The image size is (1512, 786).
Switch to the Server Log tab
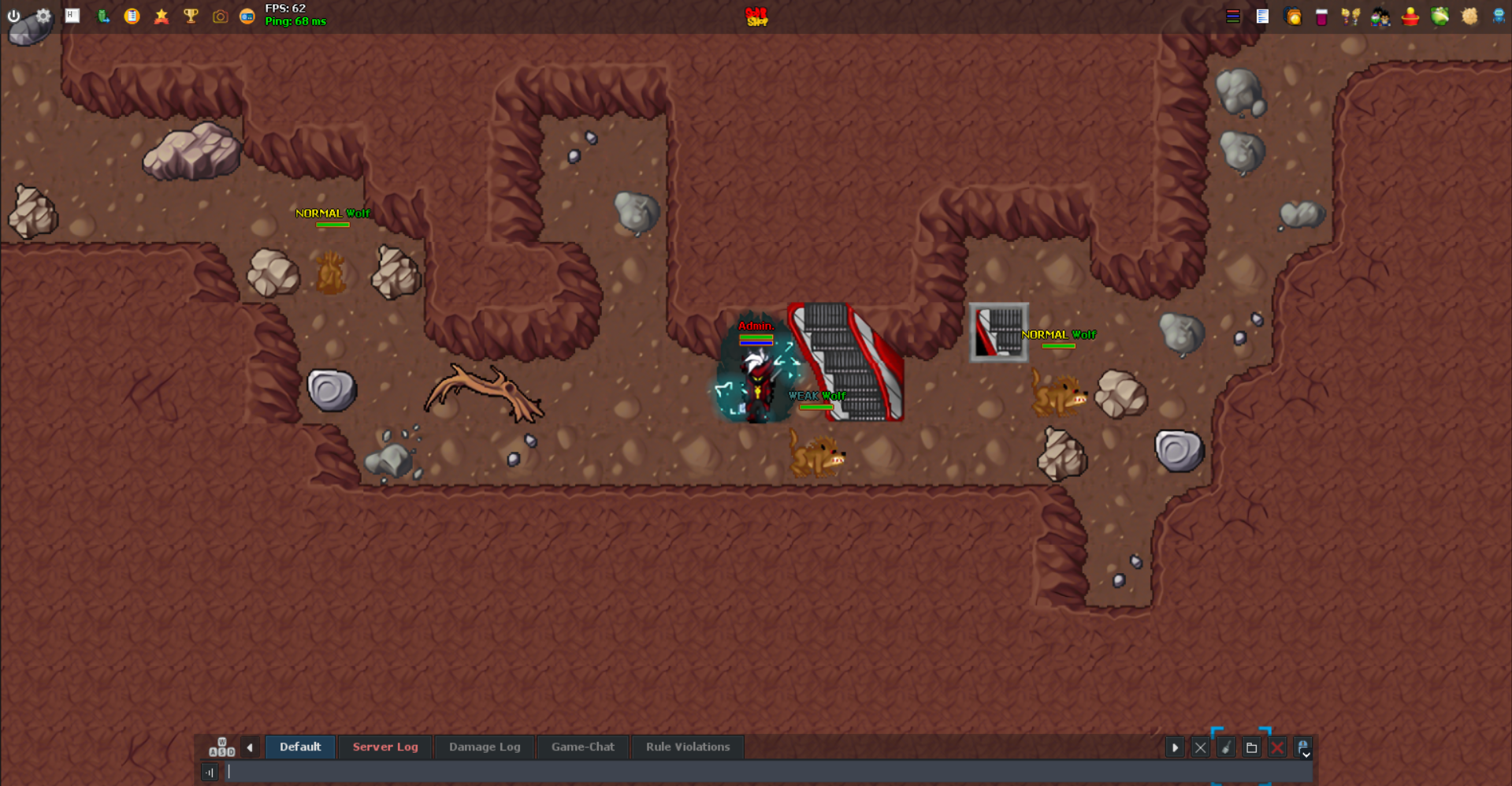point(385,747)
